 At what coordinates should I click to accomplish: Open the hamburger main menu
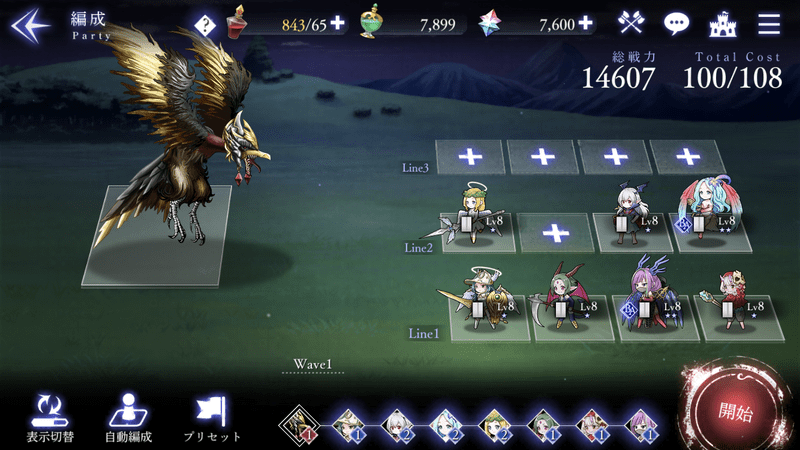point(769,23)
